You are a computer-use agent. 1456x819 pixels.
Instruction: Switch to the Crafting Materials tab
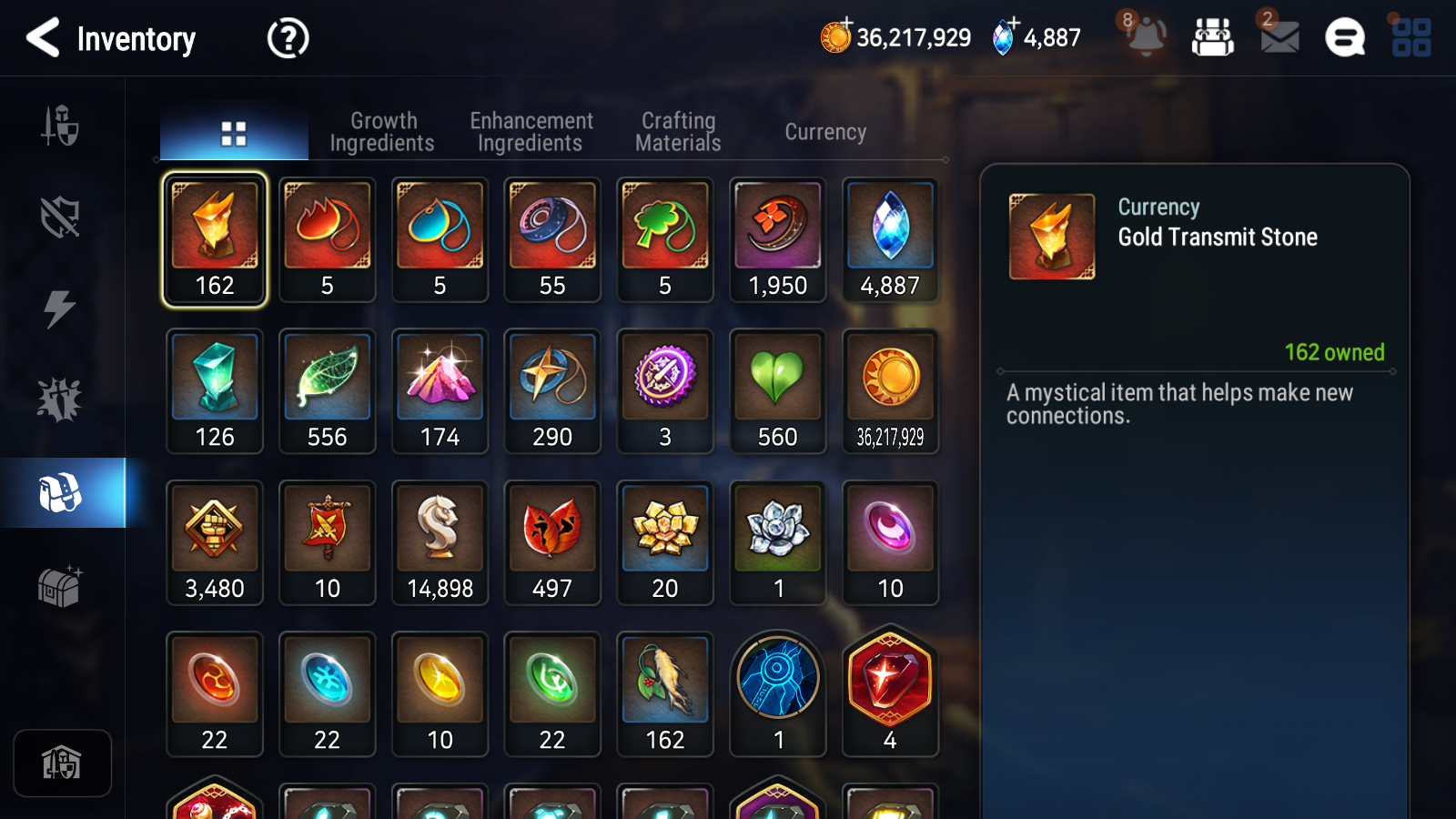click(x=678, y=132)
